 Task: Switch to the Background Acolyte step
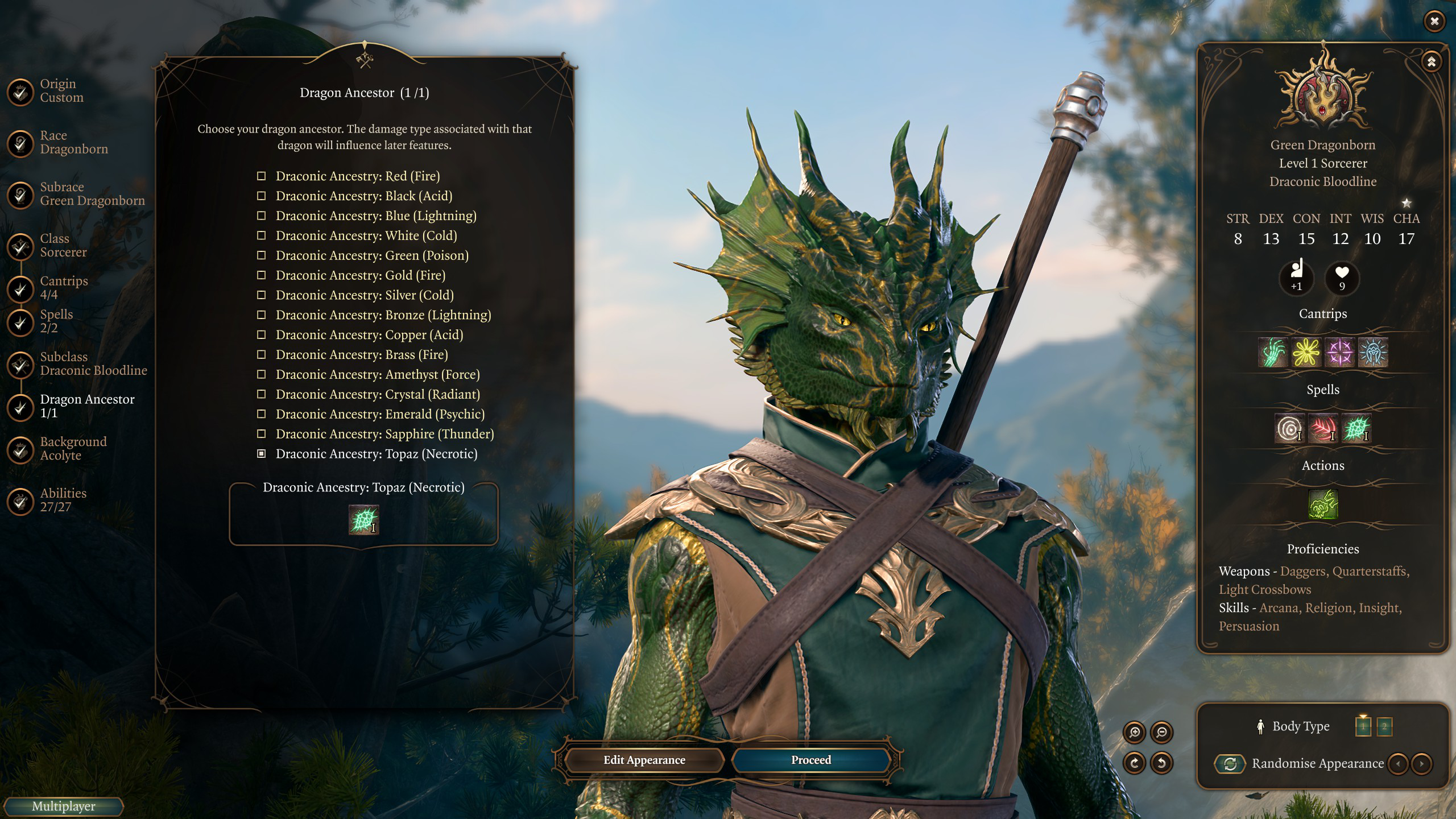[x=73, y=449]
